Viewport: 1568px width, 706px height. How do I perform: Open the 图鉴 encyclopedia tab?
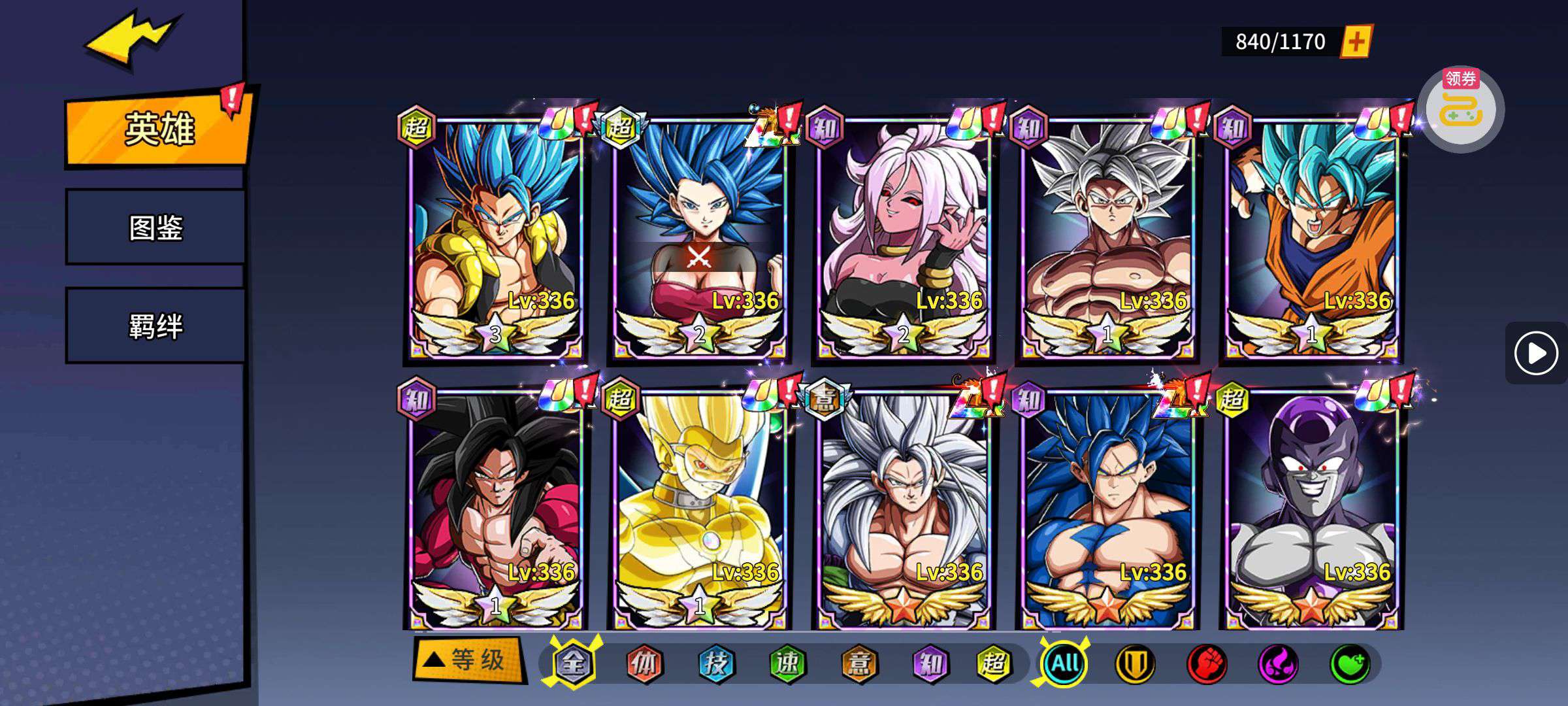[155, 227]
